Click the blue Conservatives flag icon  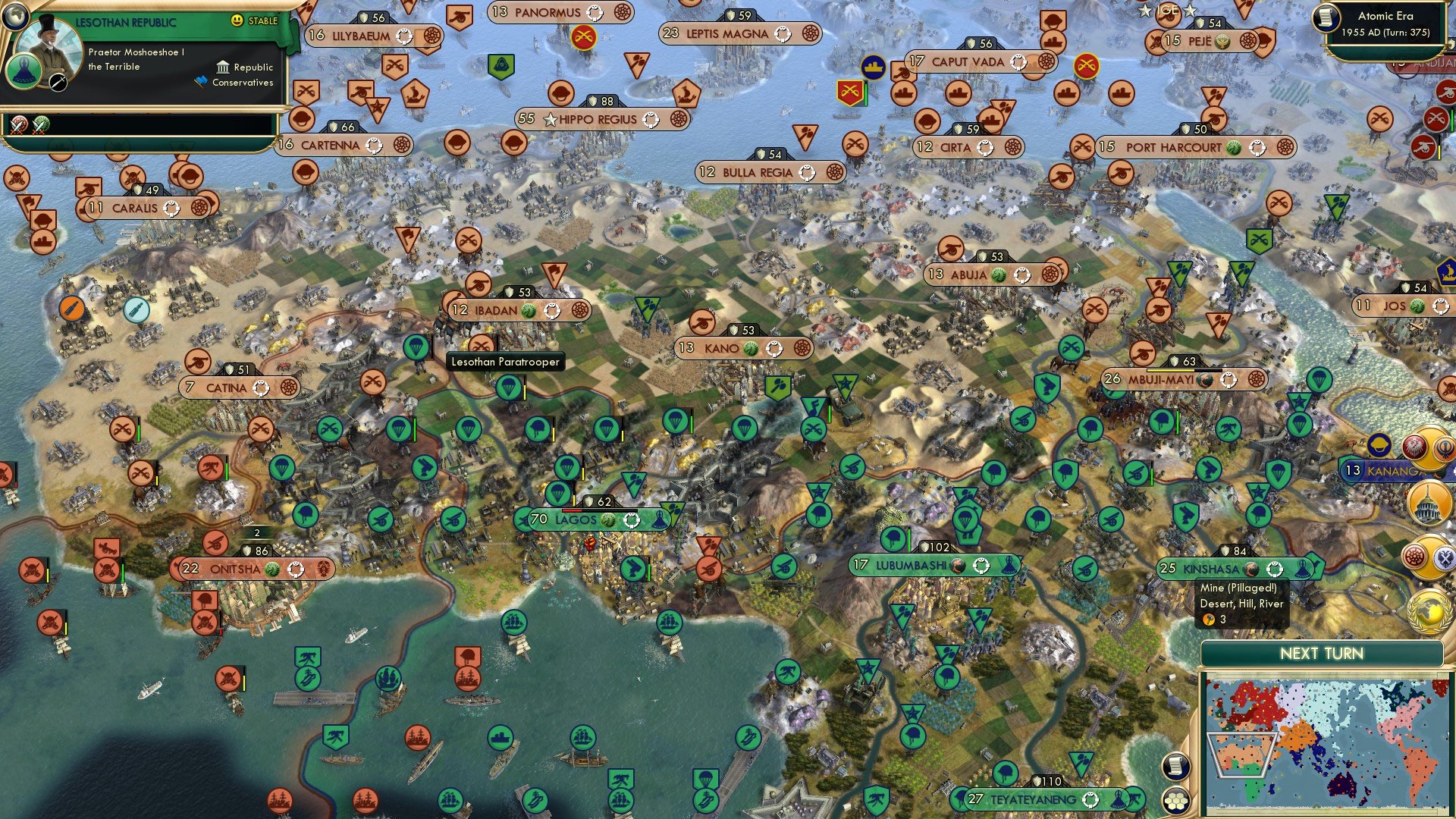(200, 78)
